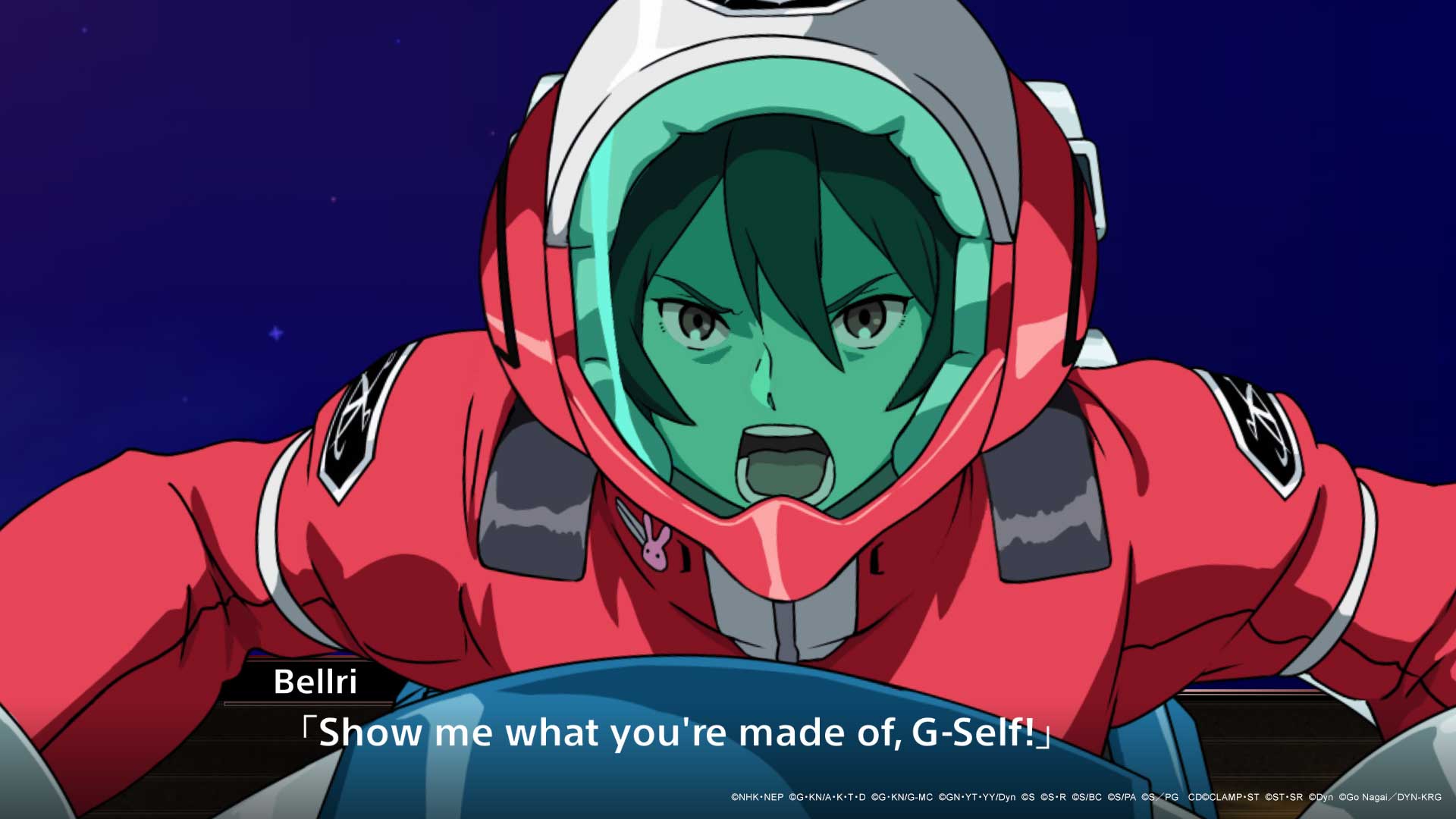This screenshot has width=1456, height=819.
Task: Click the emblem on the right shoulder patch
Action: [1263, 425]
